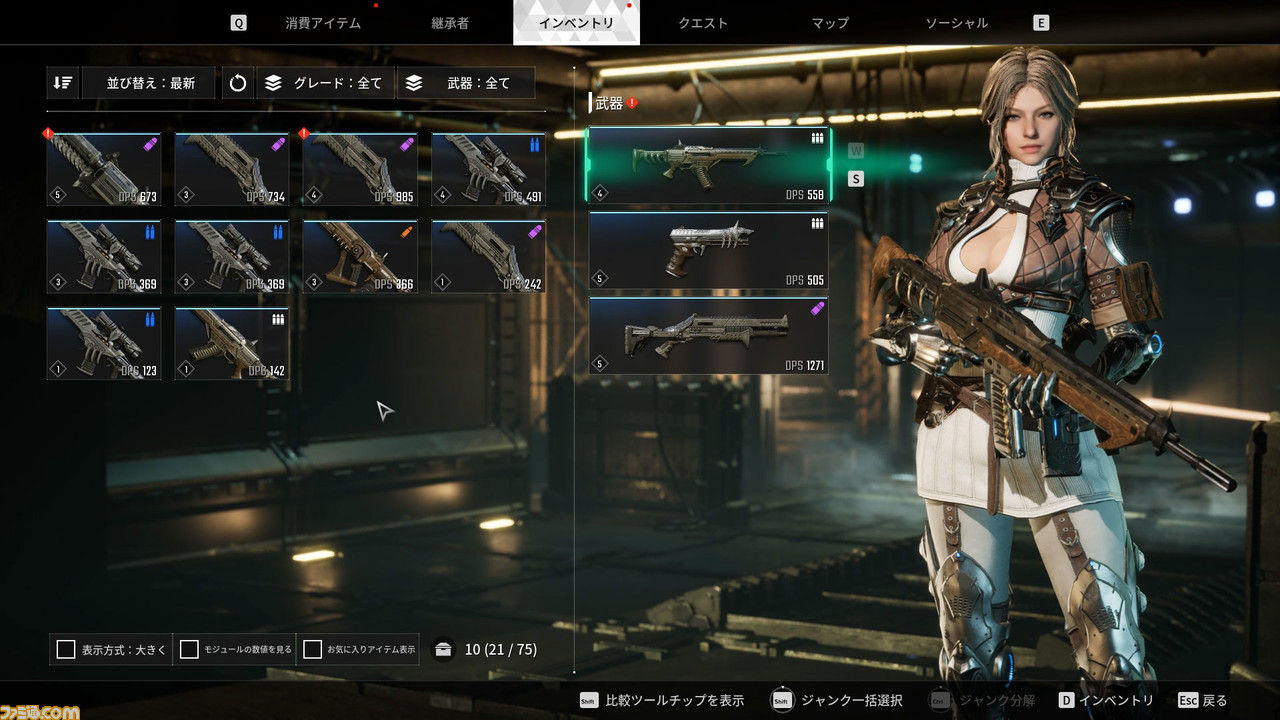The height and width of the screenshot is (720, 1280).
Task: Open the マップ tab
Action: (830, 23)
